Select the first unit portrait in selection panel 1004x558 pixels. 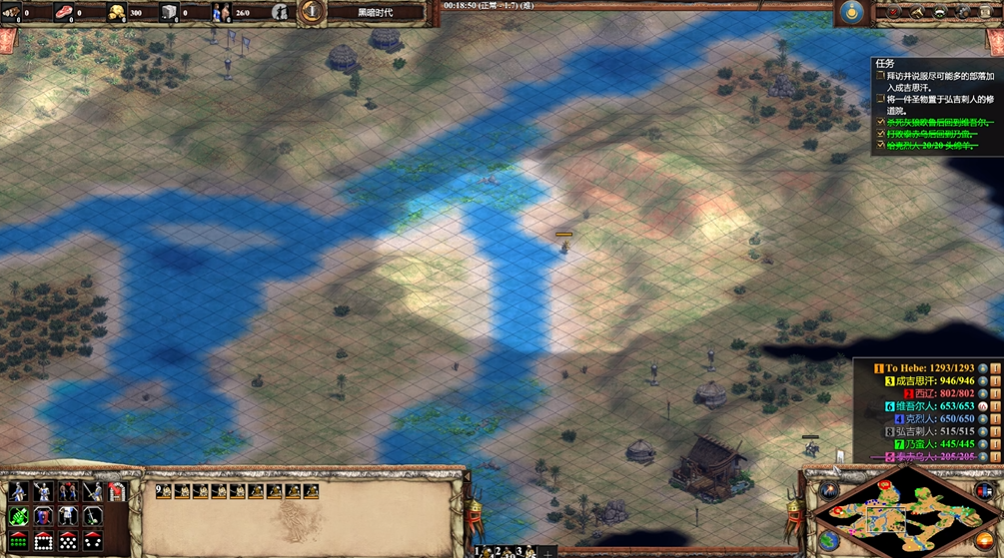165,491
